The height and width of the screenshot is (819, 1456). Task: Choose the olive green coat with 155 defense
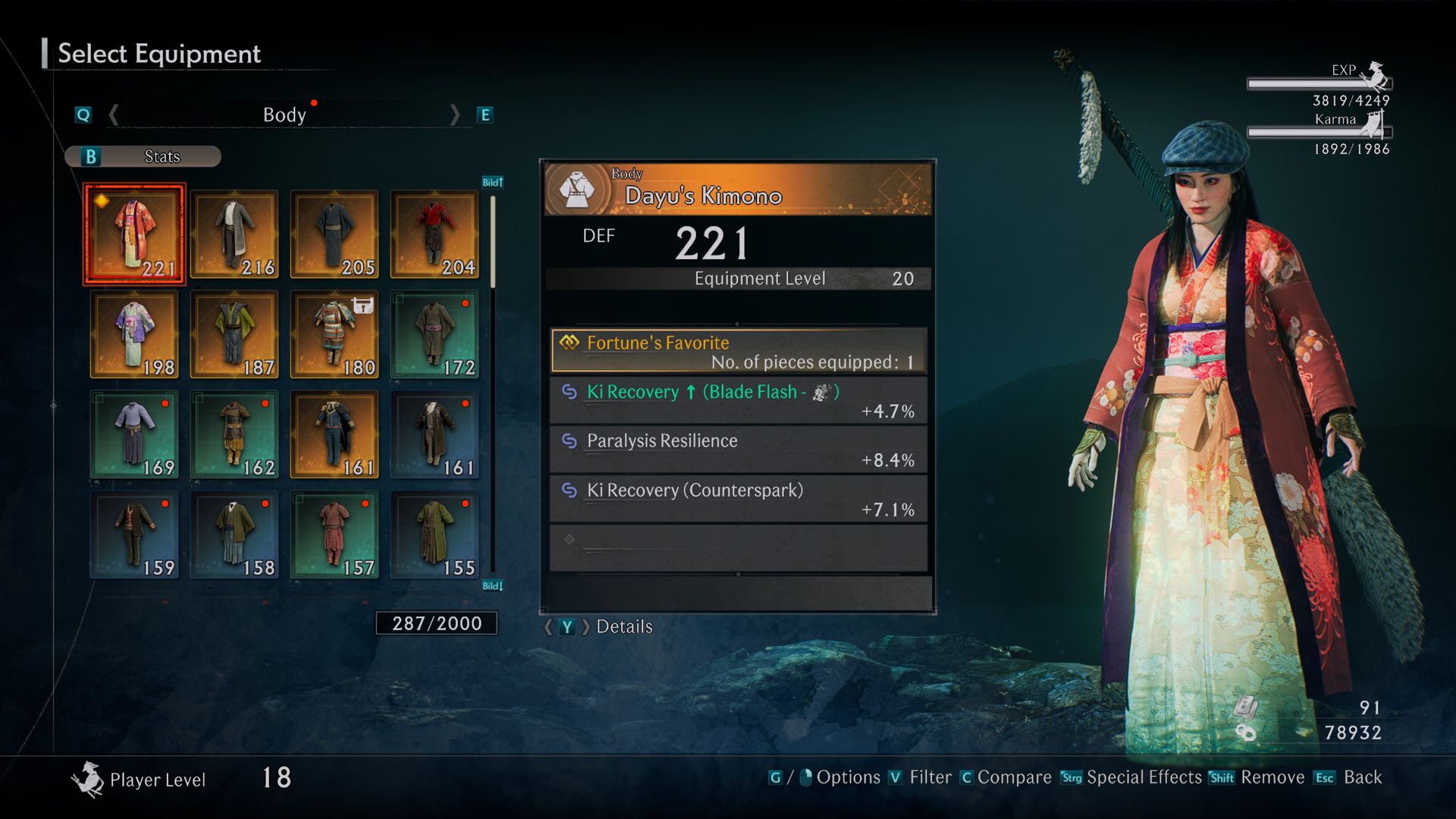click(435, 535)
